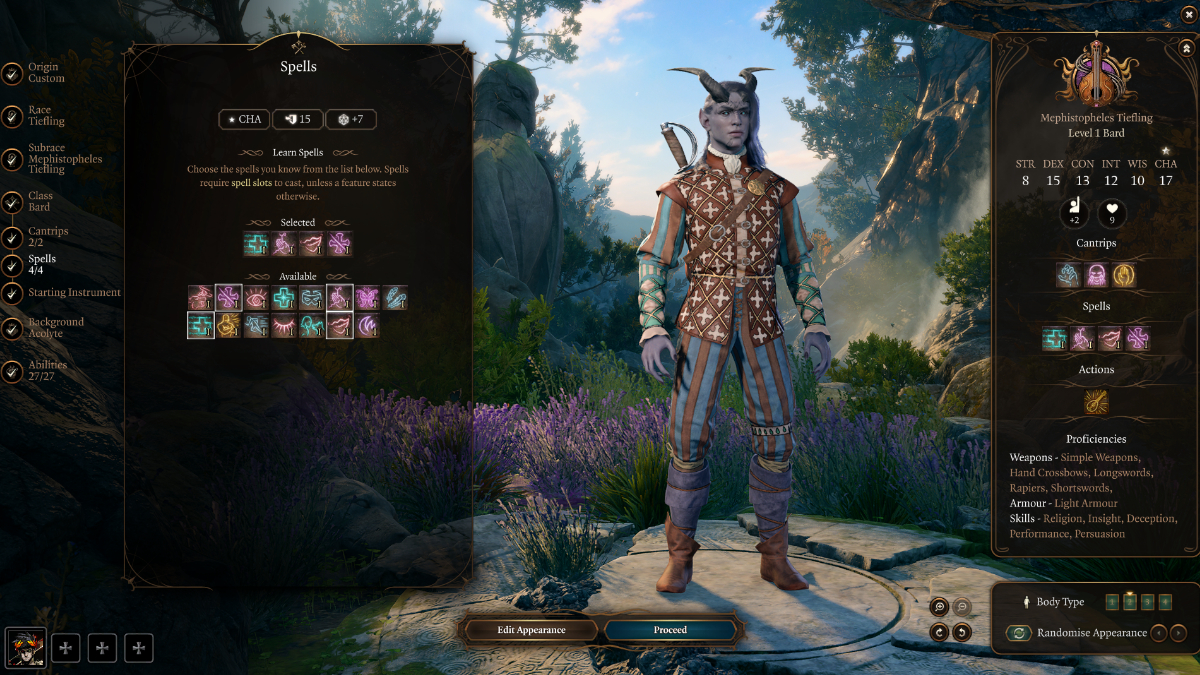This screenshot has width=1200, height=675.
Task: Proceed to the next character creation step
Action: (670, 630)
